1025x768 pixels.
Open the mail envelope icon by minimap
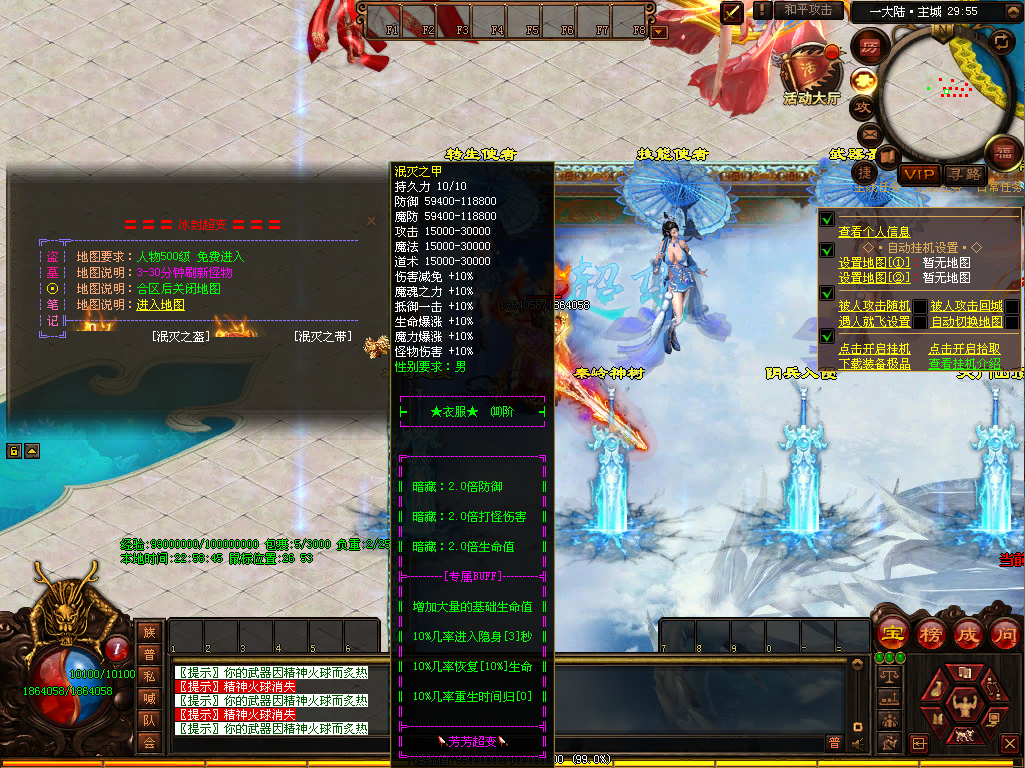click(x=869, y=133)
